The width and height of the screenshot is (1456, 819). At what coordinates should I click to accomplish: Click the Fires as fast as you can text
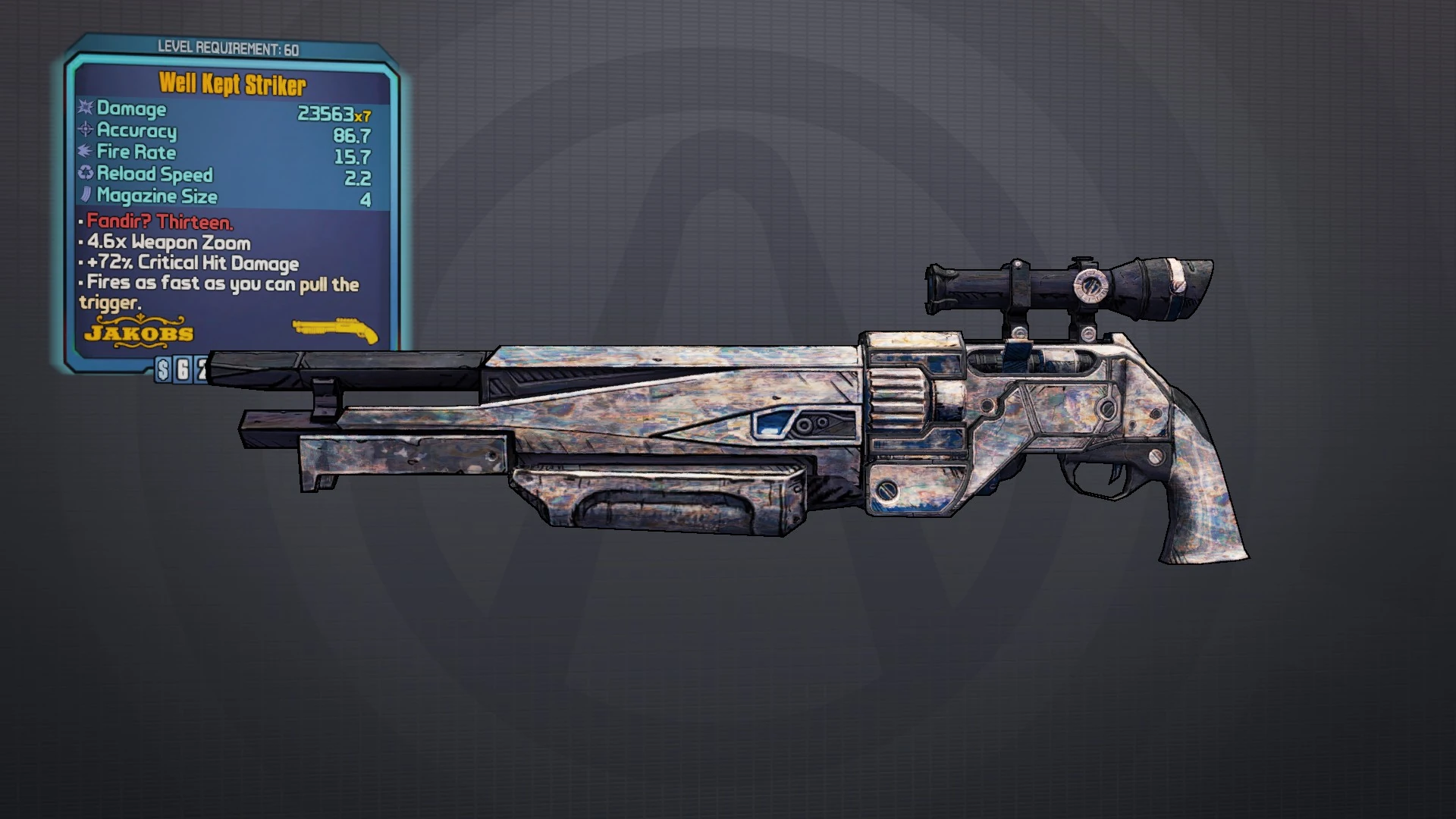tap(220, 284)
